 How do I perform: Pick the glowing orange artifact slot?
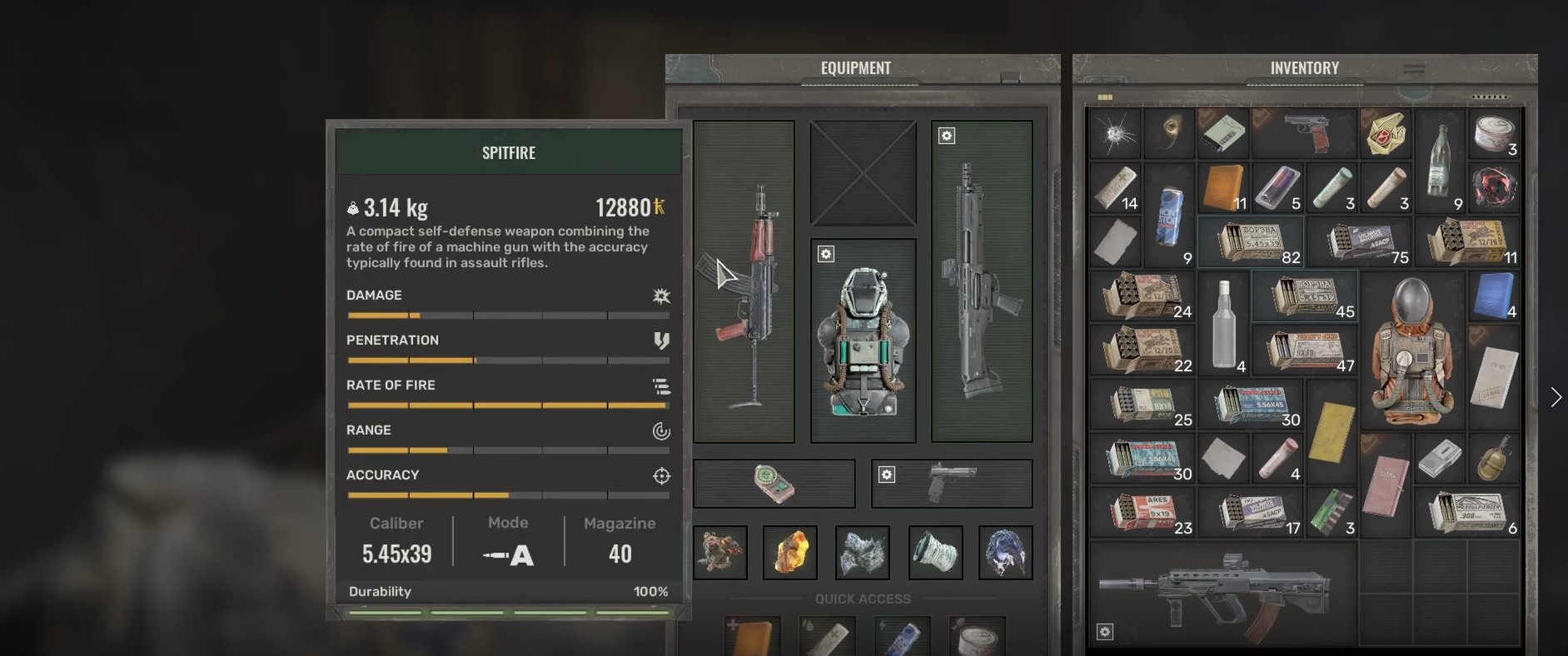[790, 552]
